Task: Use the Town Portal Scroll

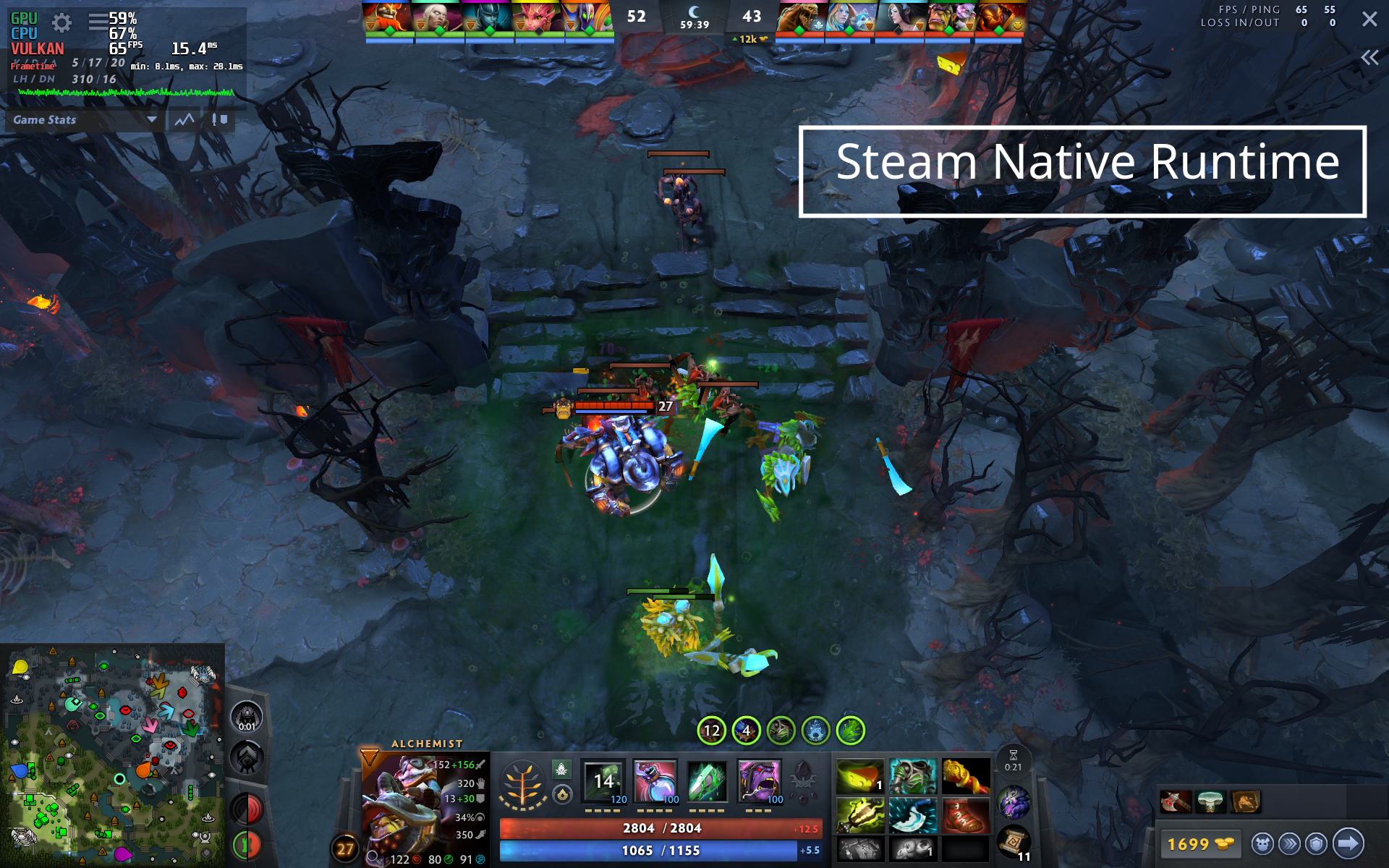Action: point(1014,841)
